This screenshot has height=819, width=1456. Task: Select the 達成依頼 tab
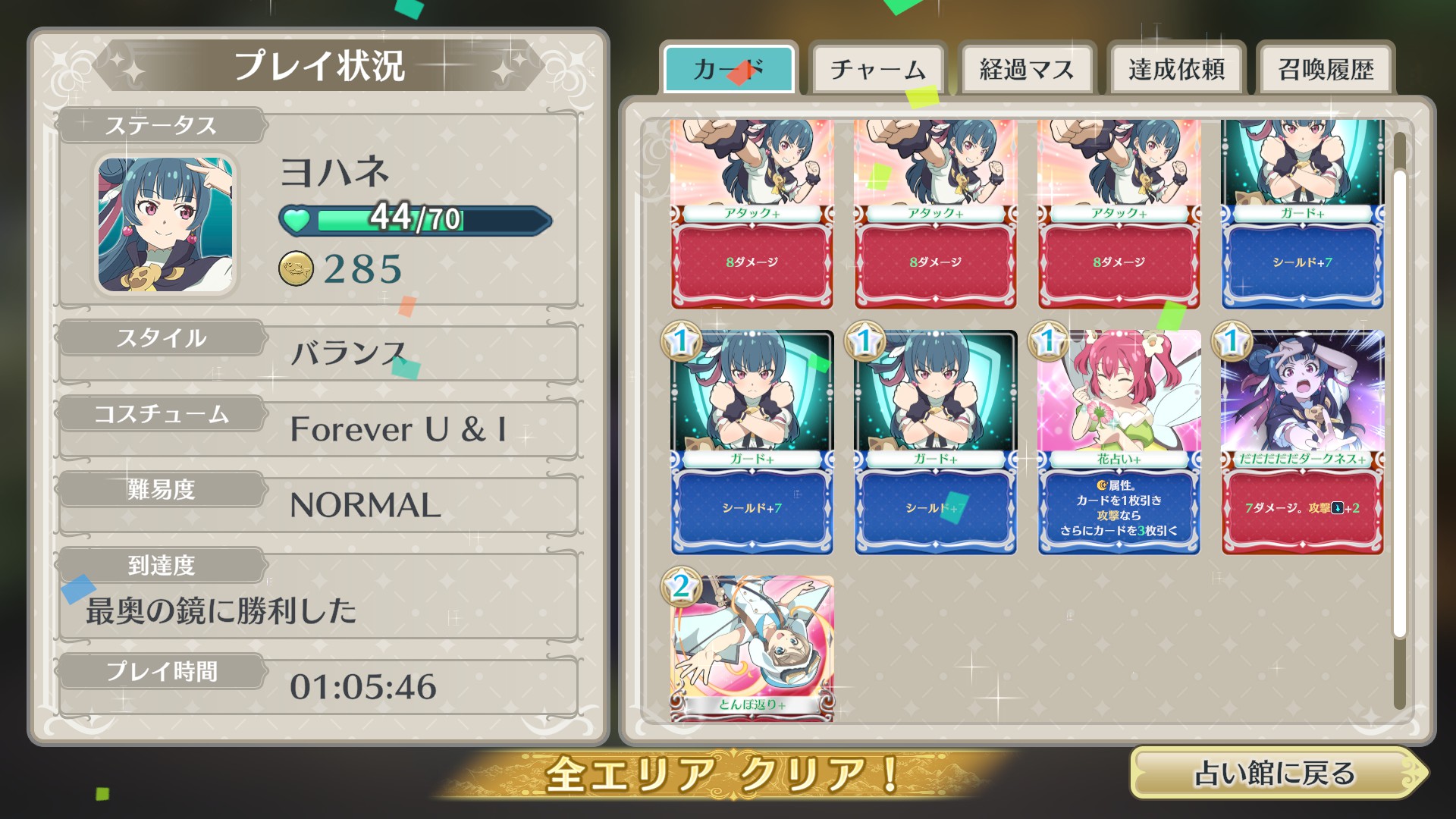pyautogui.click(x=1175, y=70)
